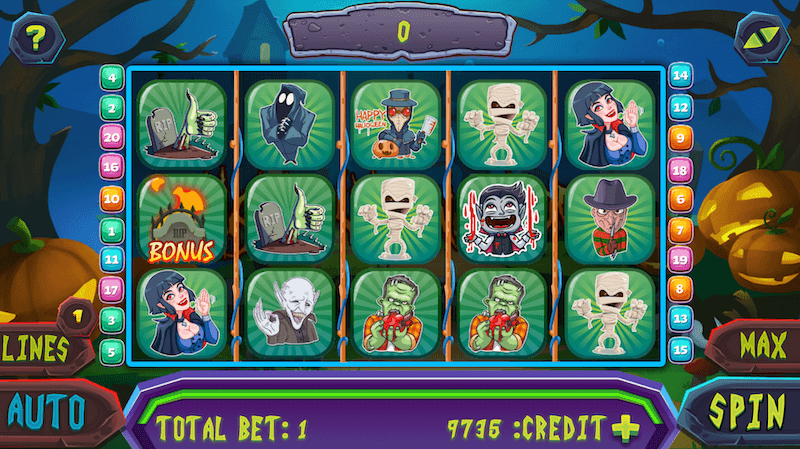The height and width of the screenshot is (449, 800).
Task: Click the two green triangles button
Action: [761, 40]
